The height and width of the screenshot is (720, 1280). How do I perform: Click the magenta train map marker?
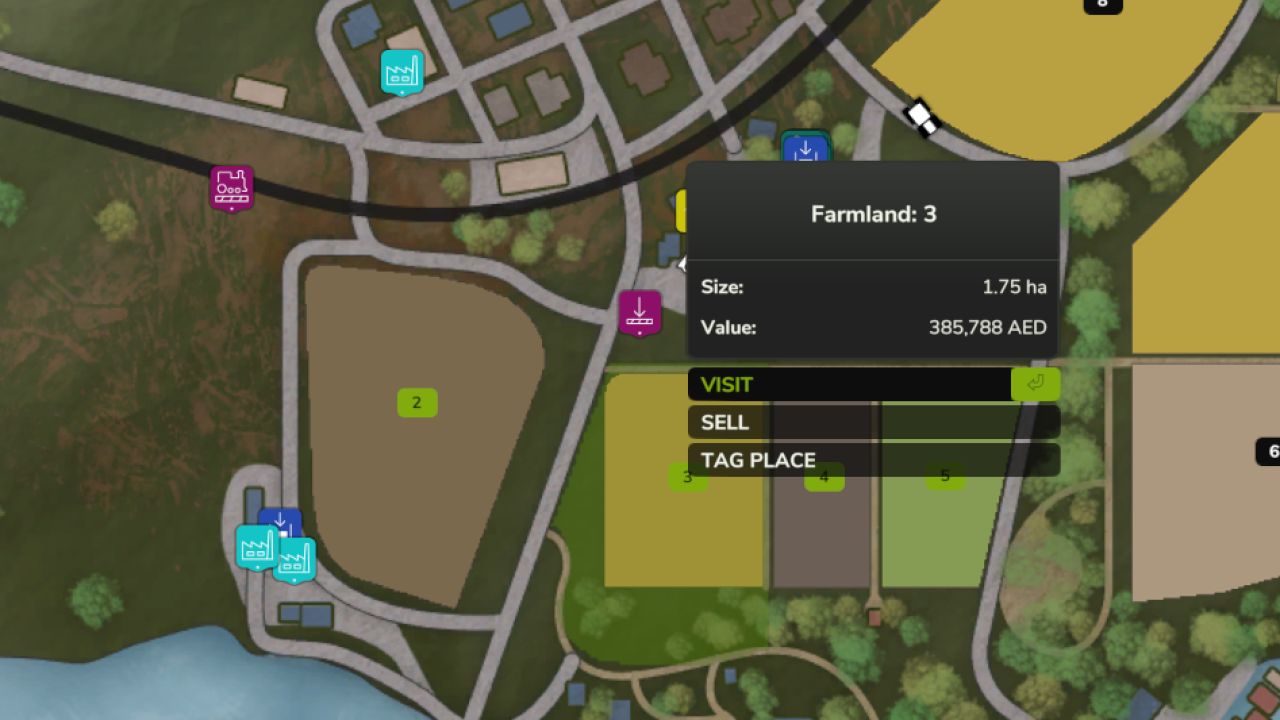pos(232,187)
